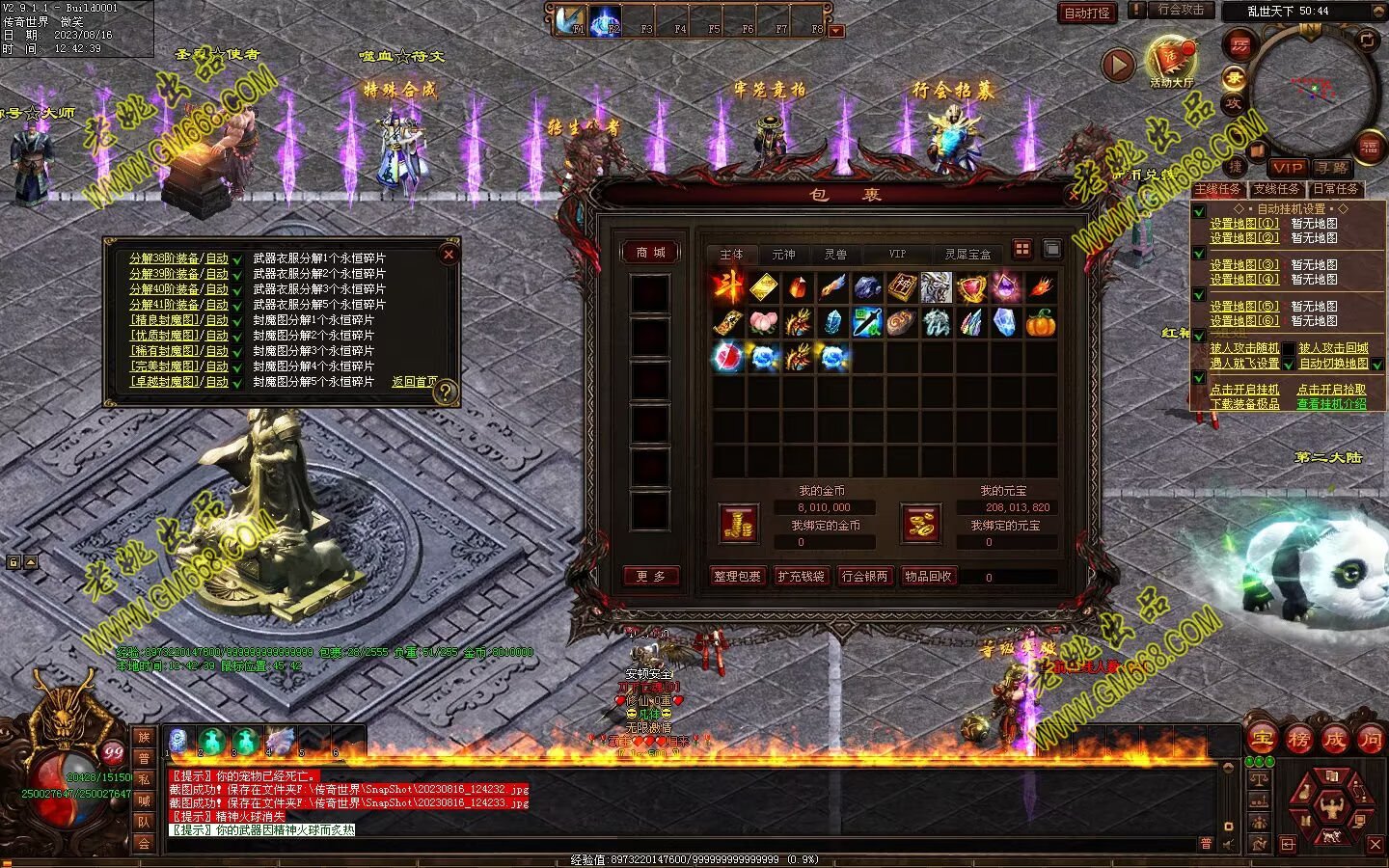Click the 寻路 pathfinding button
The height and width of the screenshot is (868, 1389).
[x=1332, y=168]
